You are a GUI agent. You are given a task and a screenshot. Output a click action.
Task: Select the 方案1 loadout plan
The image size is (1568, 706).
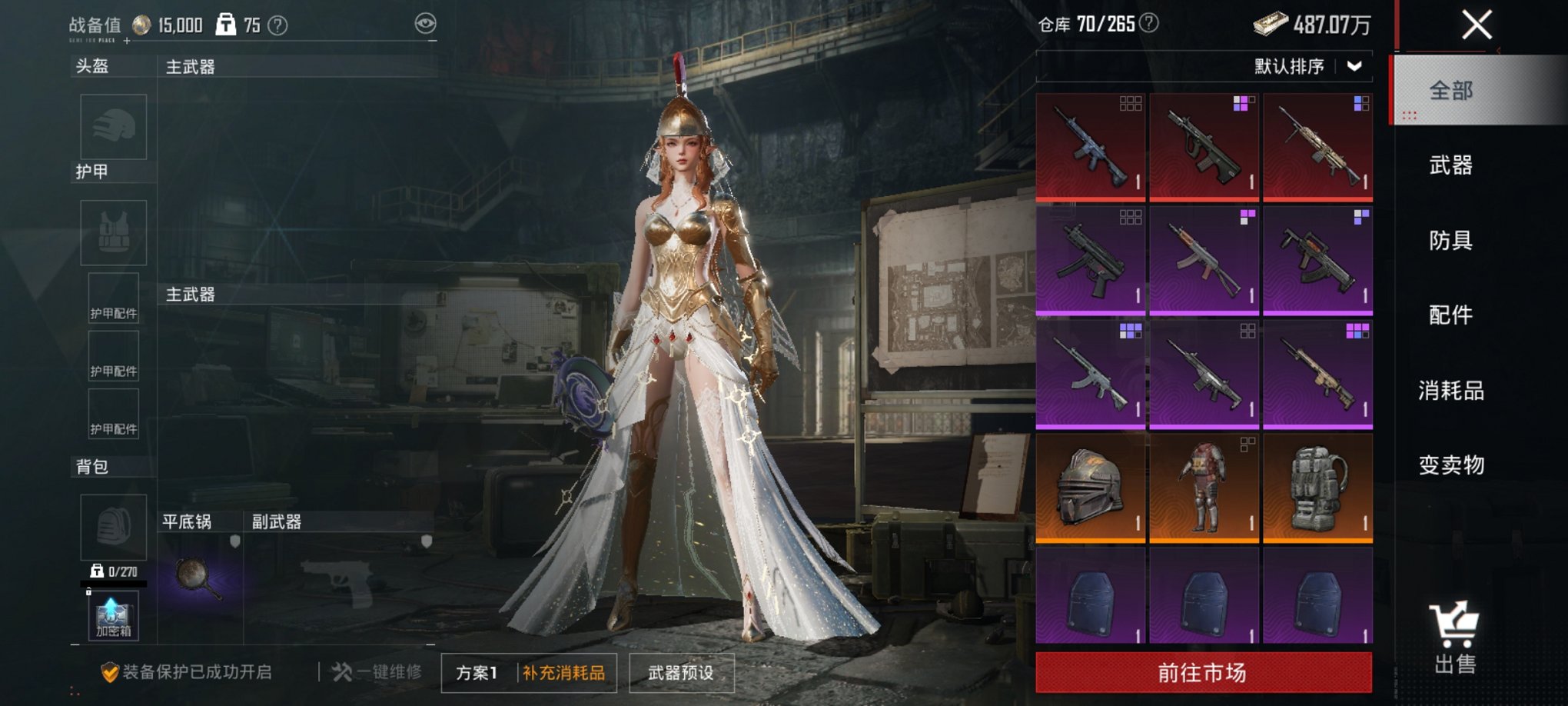(x=477, y=673)
